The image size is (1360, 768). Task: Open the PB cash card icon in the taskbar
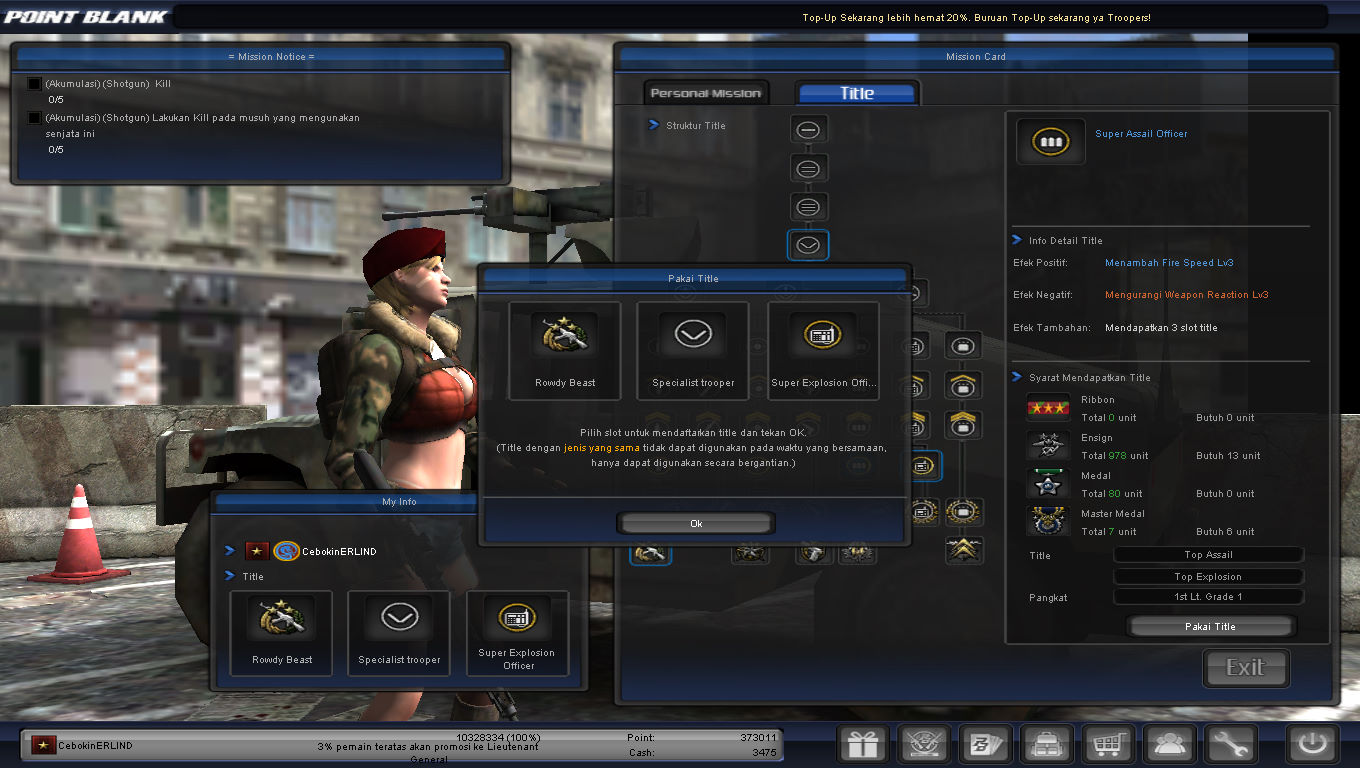[x=985, y=744]
